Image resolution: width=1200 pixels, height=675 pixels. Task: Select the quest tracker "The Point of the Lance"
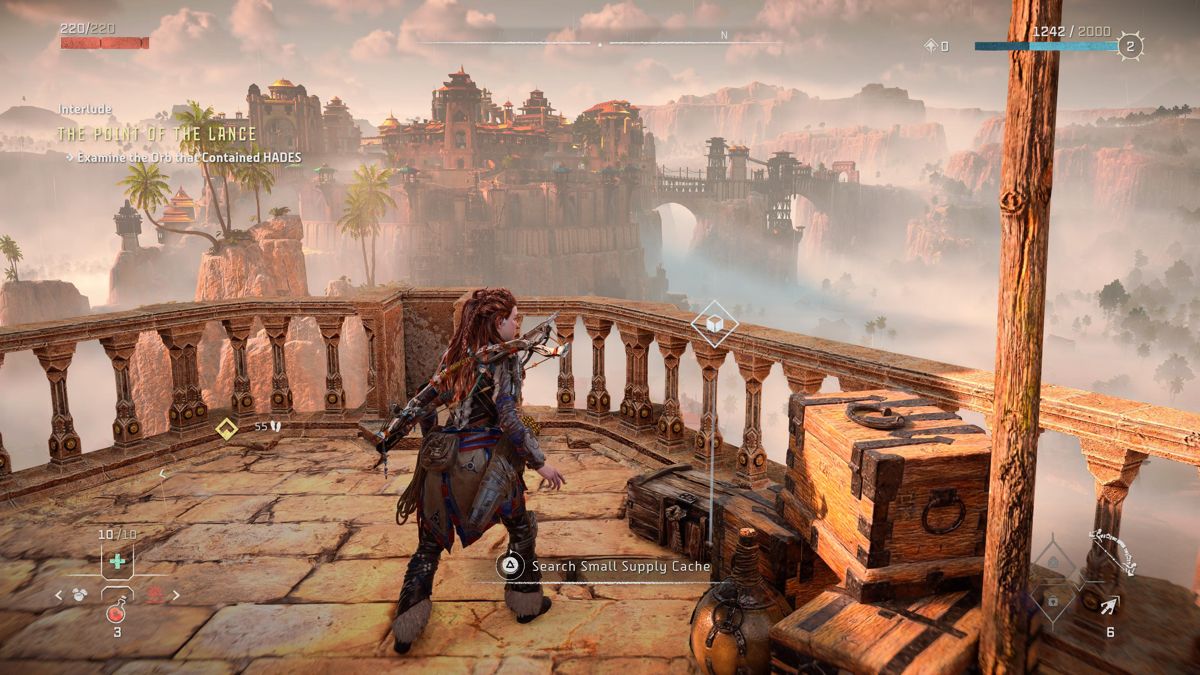pyautogui.click(x=157, y=134)
